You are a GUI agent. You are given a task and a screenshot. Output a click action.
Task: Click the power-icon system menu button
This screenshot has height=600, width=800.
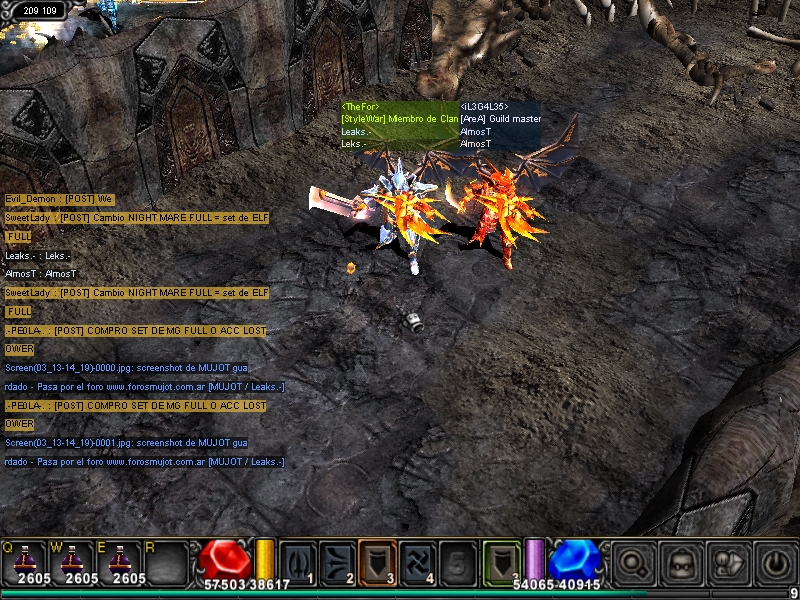coord(776,562)
